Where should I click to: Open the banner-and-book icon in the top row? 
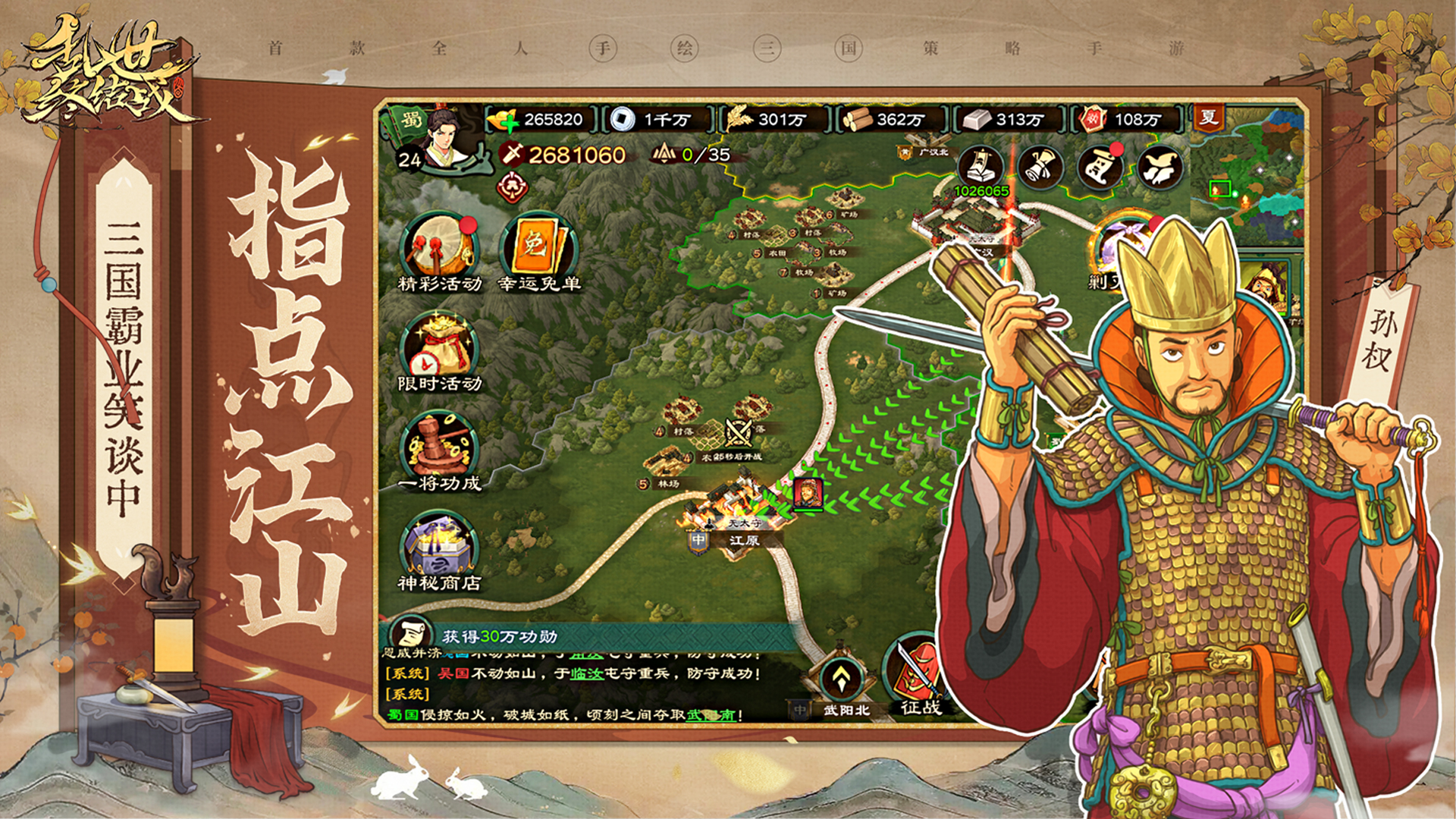(981, 167)
